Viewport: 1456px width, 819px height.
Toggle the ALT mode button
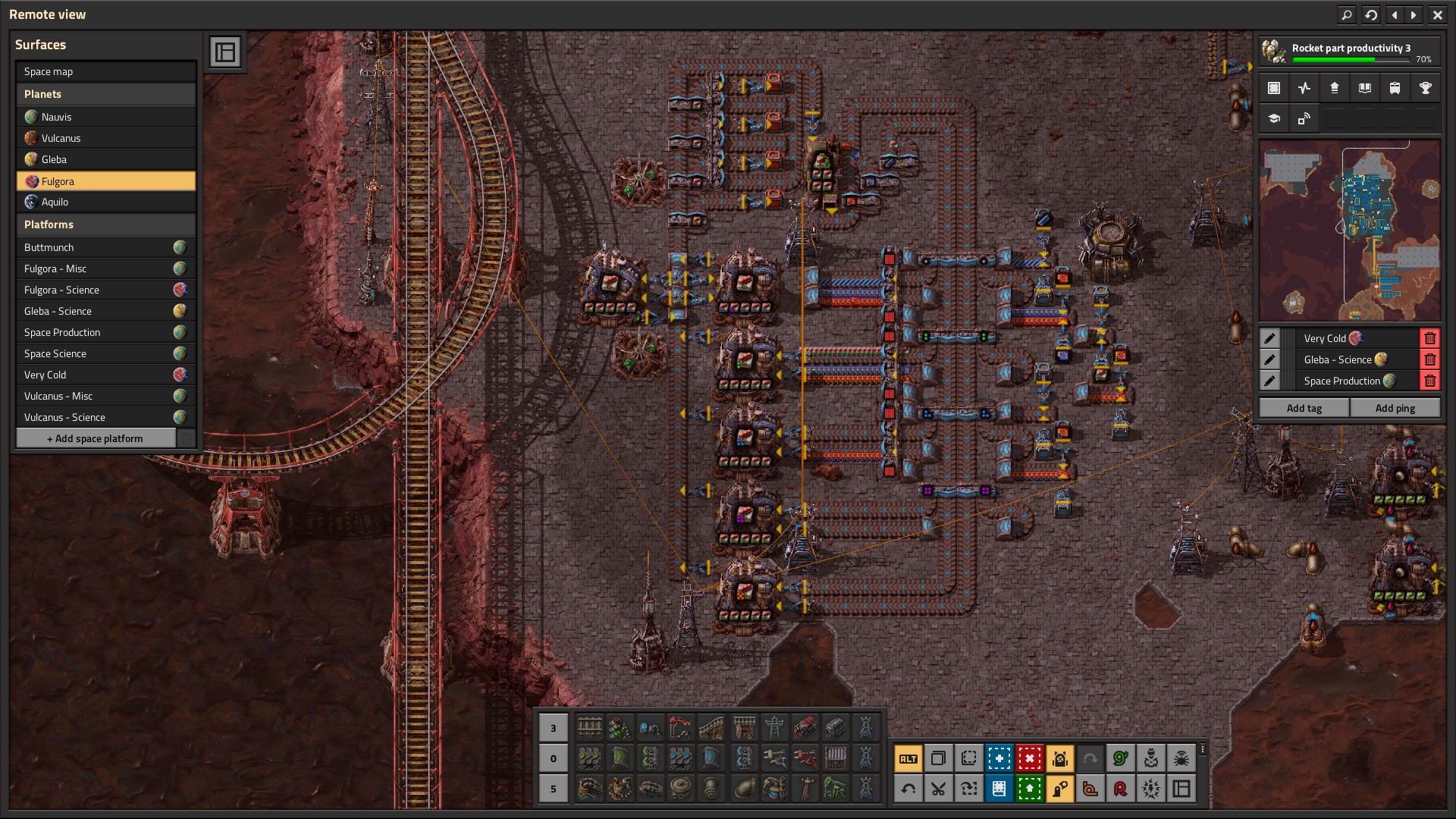[908, 758]
